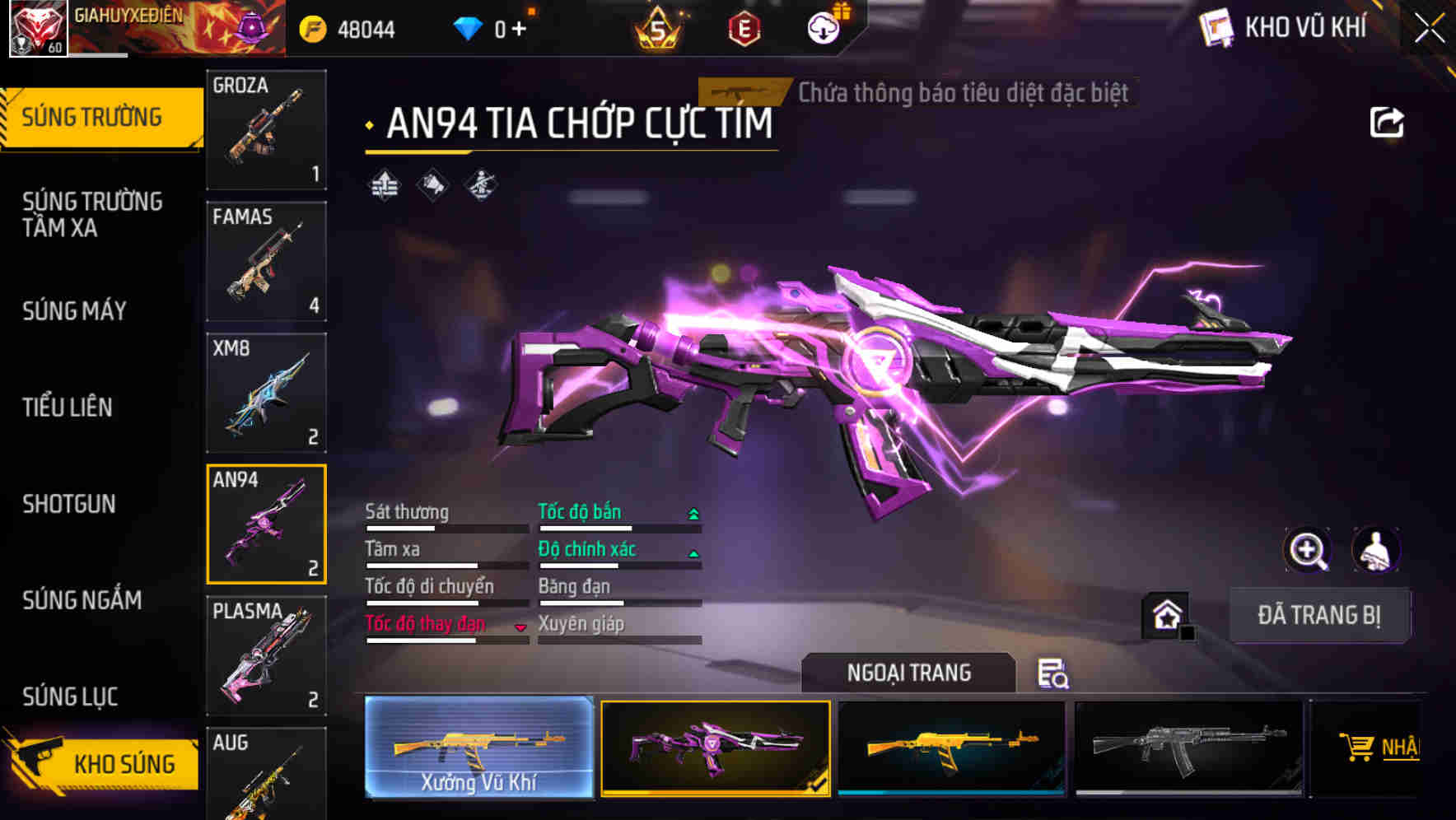
Task: Toggle the AN94 weapon selection in arsenal list
Action: click(265, 524)
